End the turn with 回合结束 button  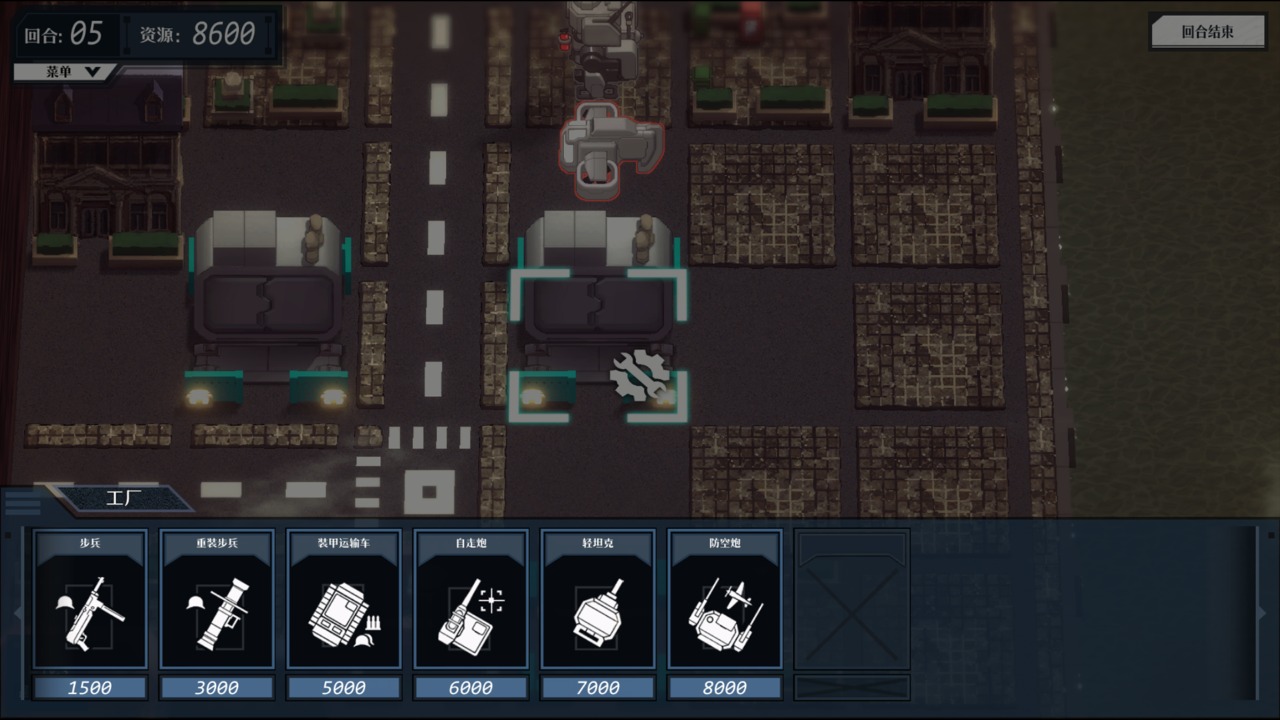(1208, 31)
